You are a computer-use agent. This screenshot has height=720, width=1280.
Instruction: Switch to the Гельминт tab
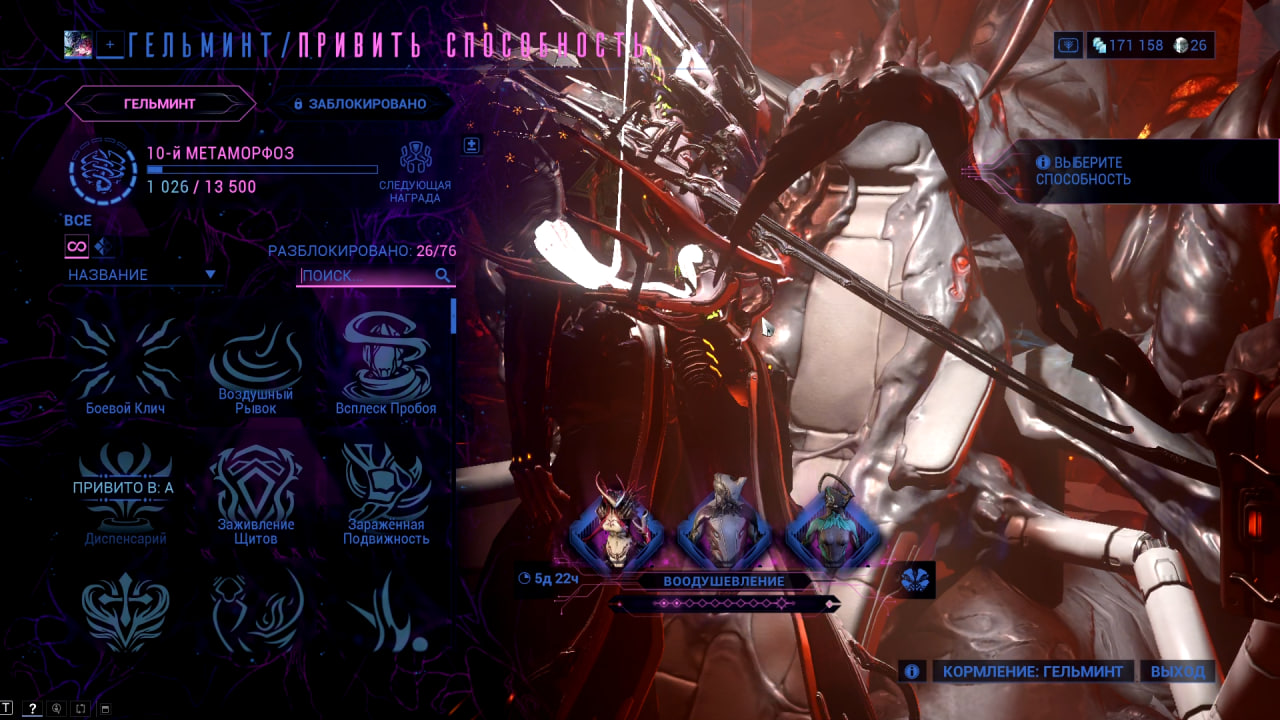(x=160, y=103)
